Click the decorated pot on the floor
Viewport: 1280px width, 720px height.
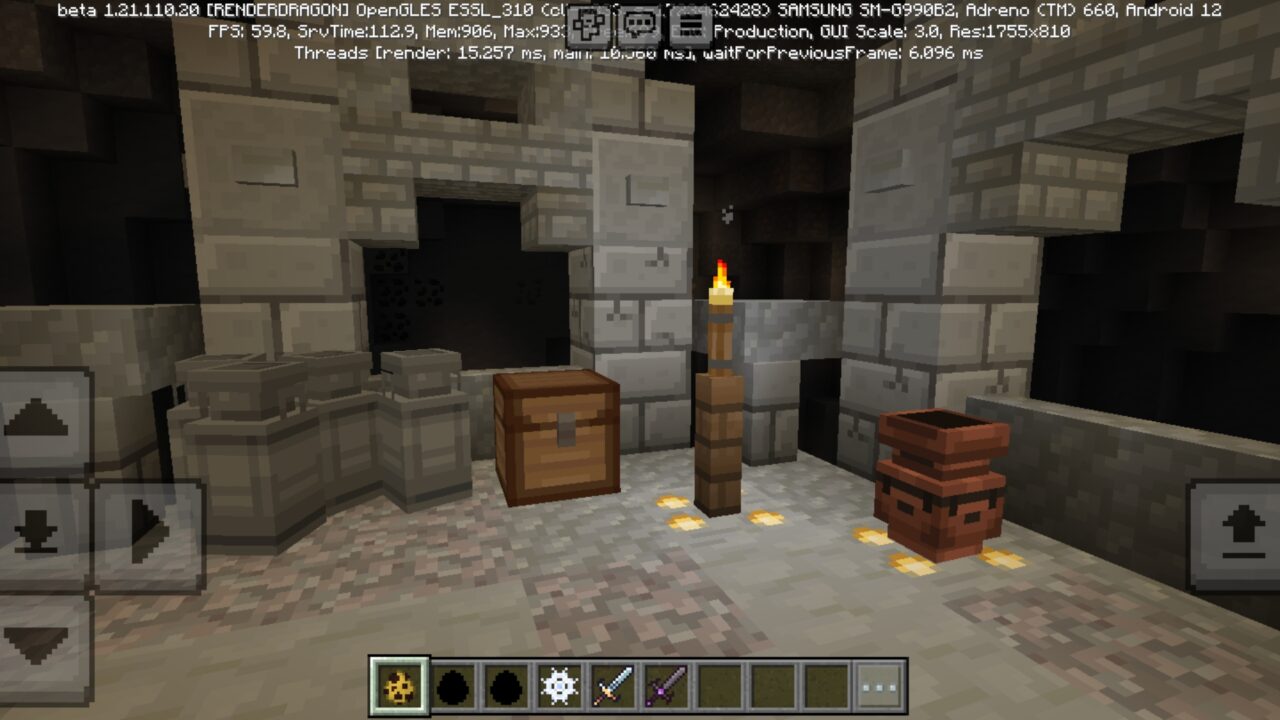tap(938, 480)
